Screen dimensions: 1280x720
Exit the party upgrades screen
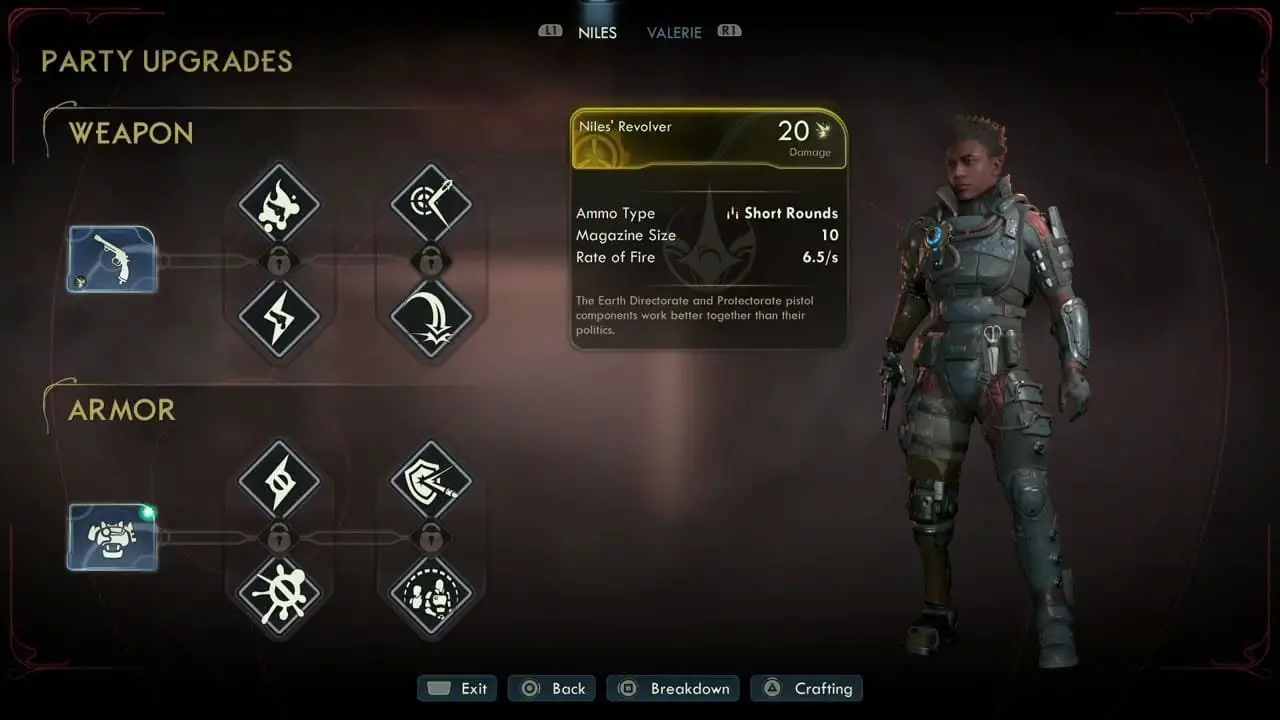[x=458, y=688]
